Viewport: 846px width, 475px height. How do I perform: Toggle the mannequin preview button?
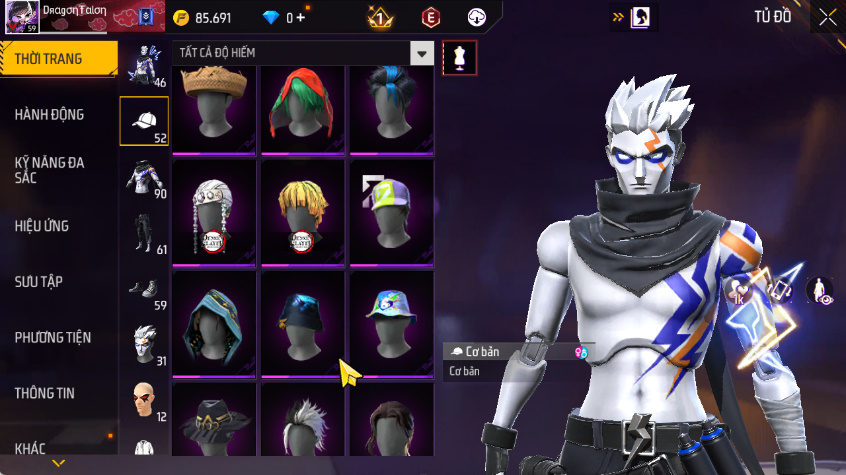tap(460, 56)
